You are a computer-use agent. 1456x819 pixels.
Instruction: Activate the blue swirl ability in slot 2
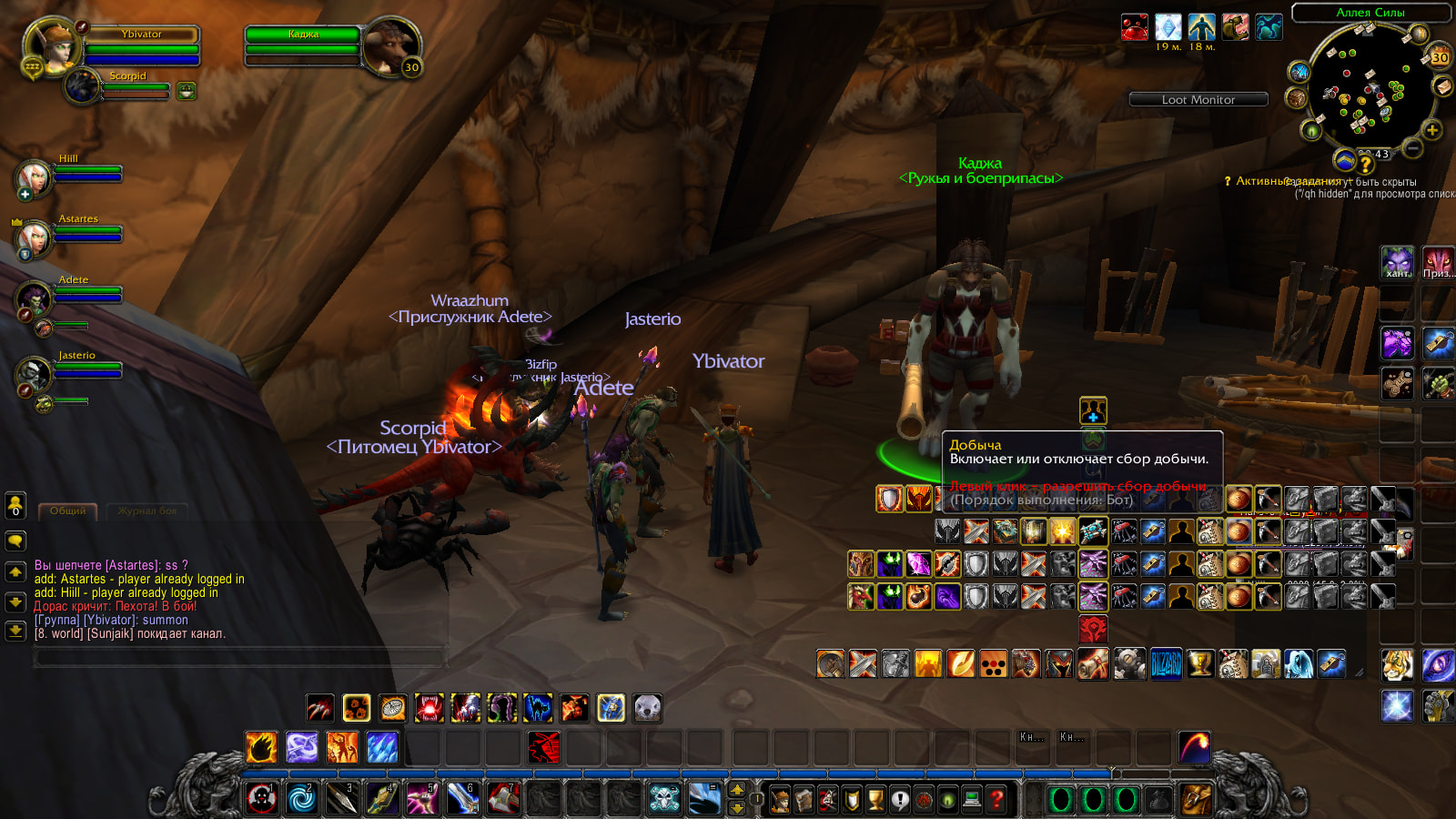(302, 798)
